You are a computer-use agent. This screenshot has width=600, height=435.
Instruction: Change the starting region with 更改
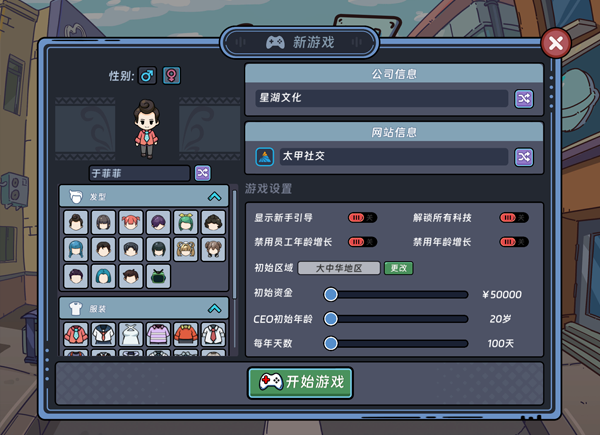[399, 268]
